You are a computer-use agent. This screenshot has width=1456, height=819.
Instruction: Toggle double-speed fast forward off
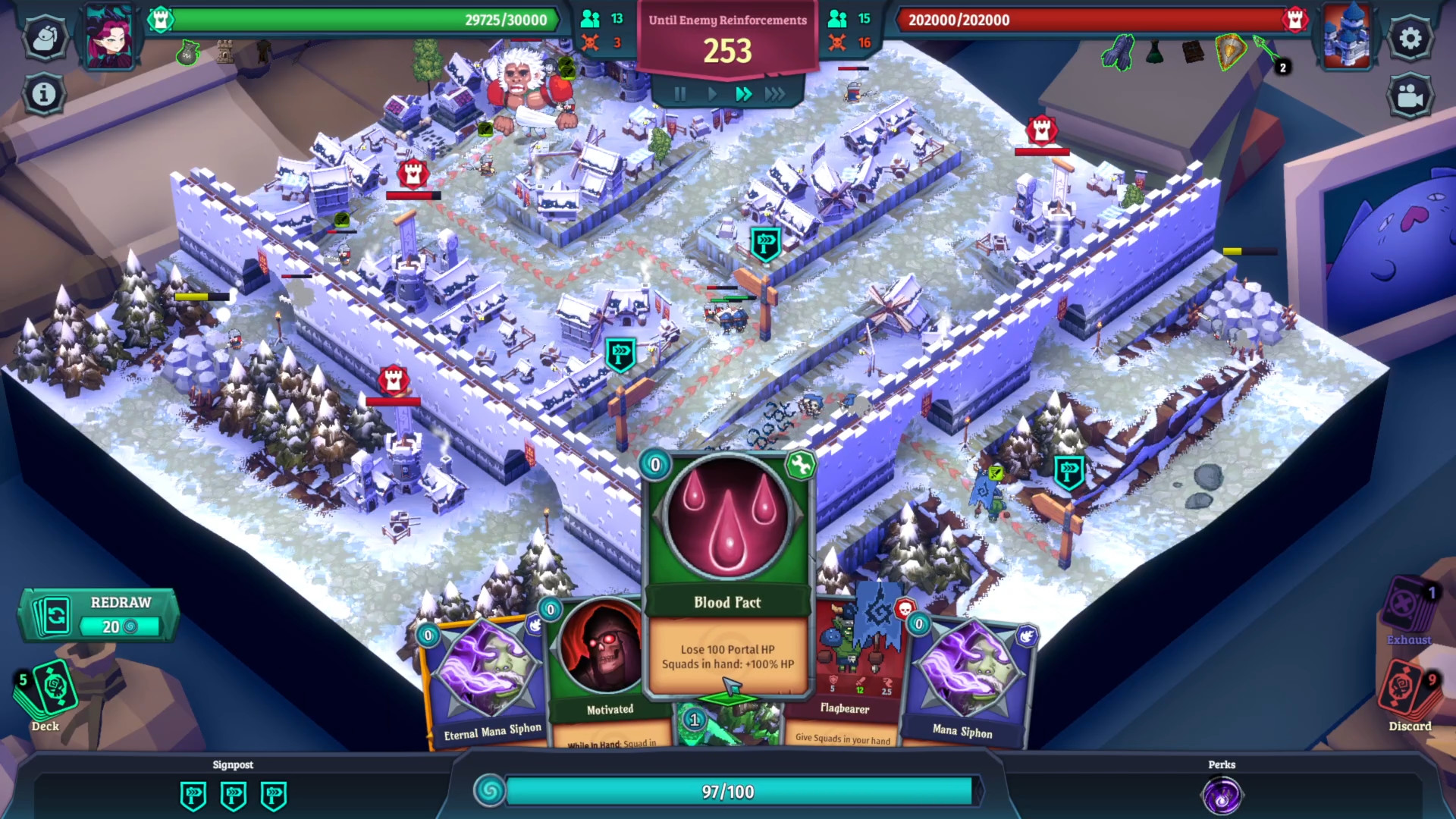(x=743, y=94)
